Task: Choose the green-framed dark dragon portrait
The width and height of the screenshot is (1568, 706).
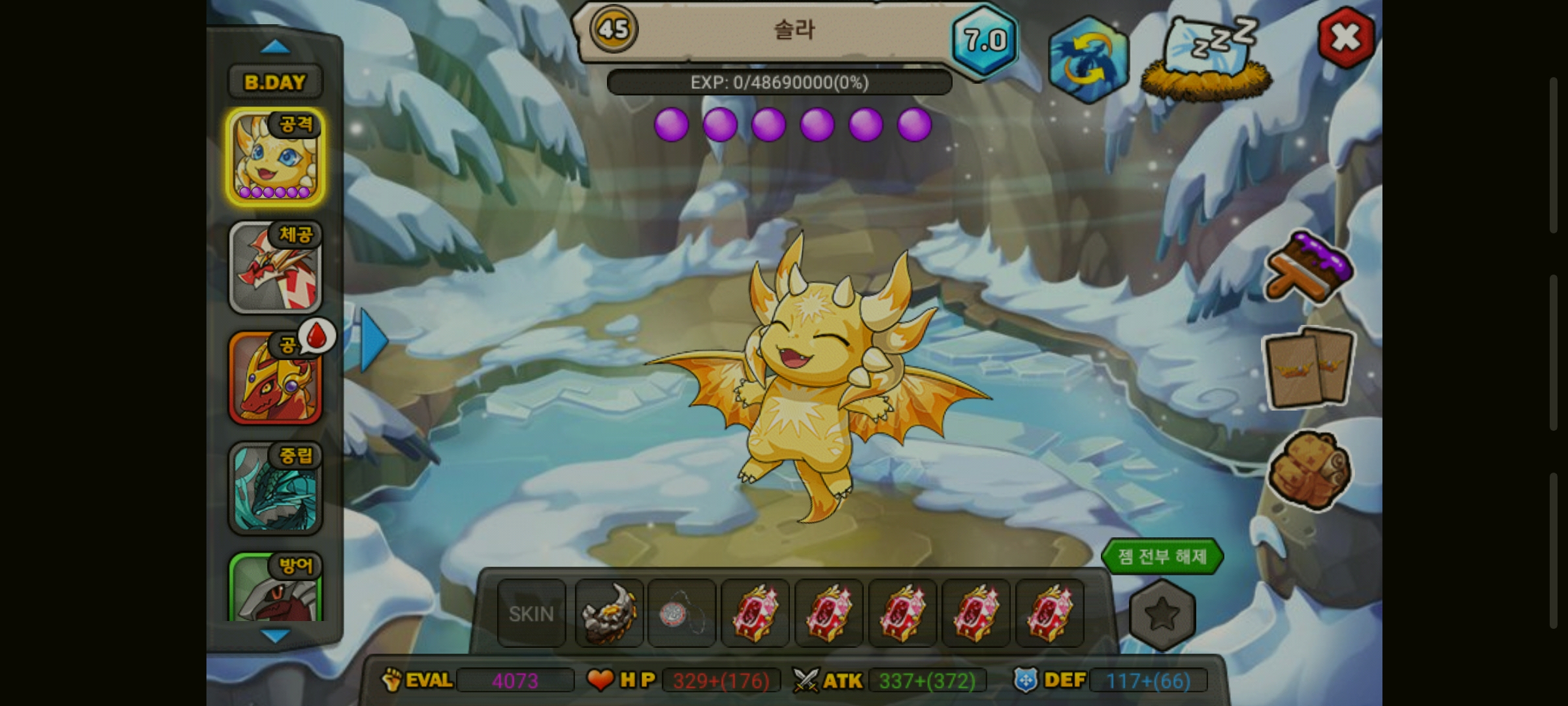Action: pyautogui.click(x=275, y=588)
